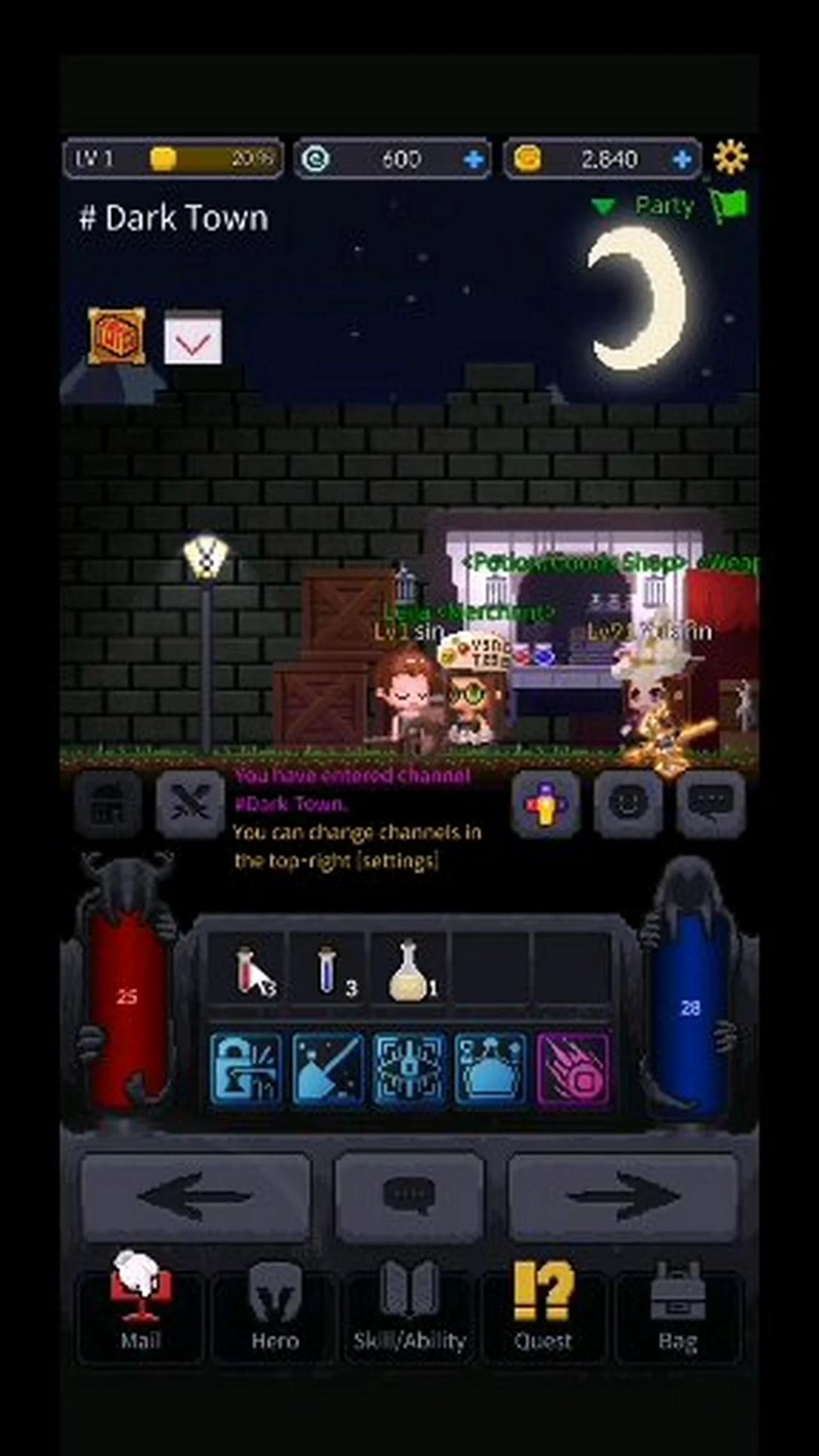Open the emote smiley menu
This screenshot has width=819, height=1456.
click(x=629, y=803)
